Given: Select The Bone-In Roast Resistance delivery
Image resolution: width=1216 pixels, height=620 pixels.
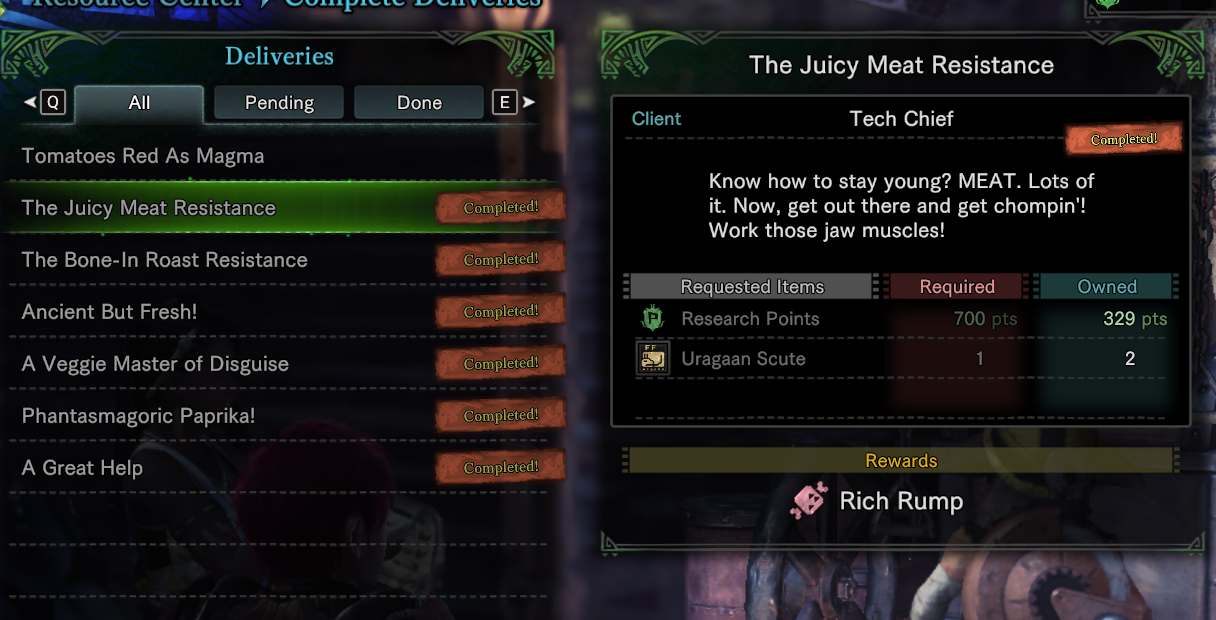Looking at the screenshot, I should [x=165, y=260].
